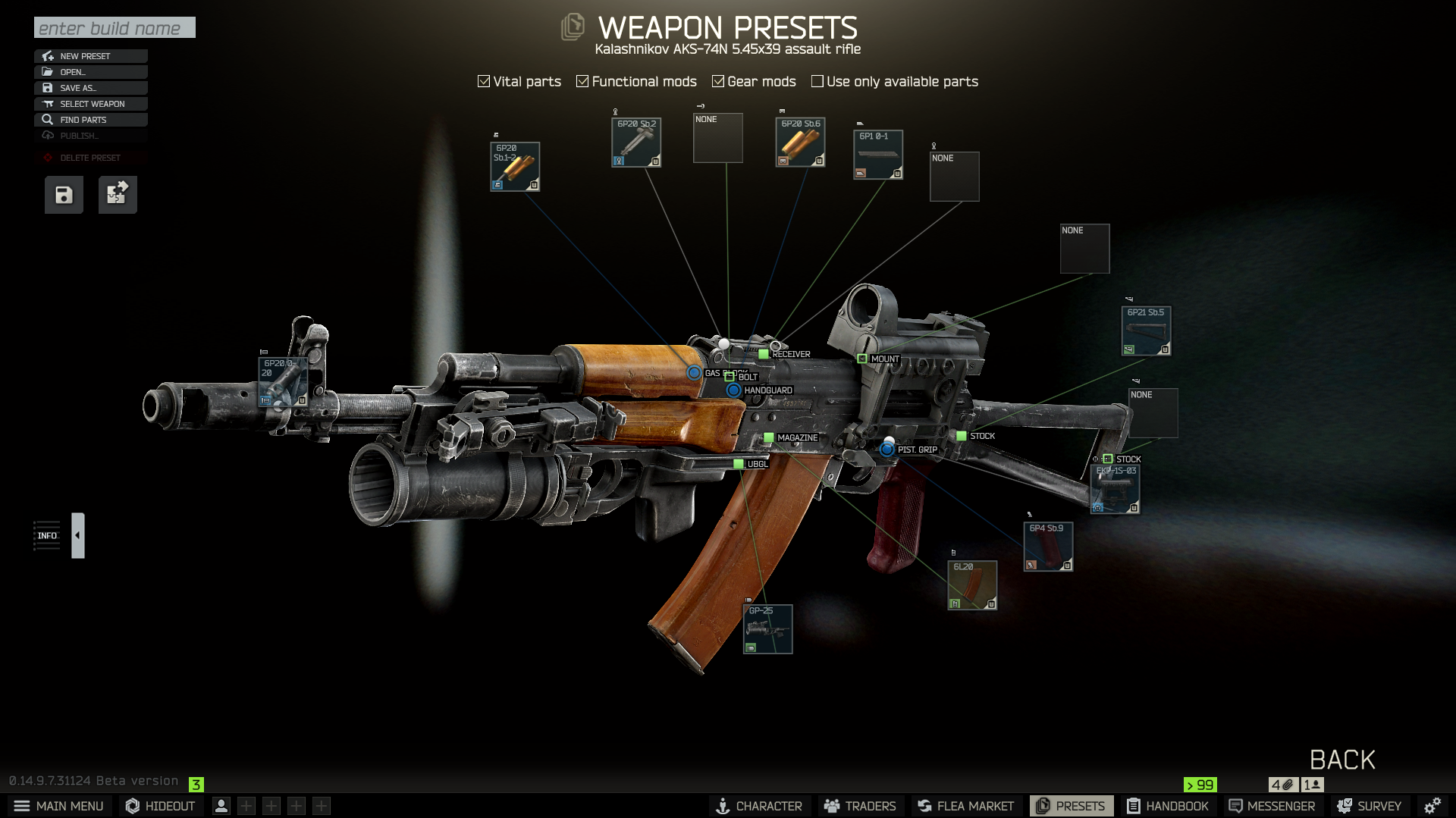Select the 6P21 Sb.5 stock slot
The height and width of the screenshot is (818, 1456).
(1146, 331)
